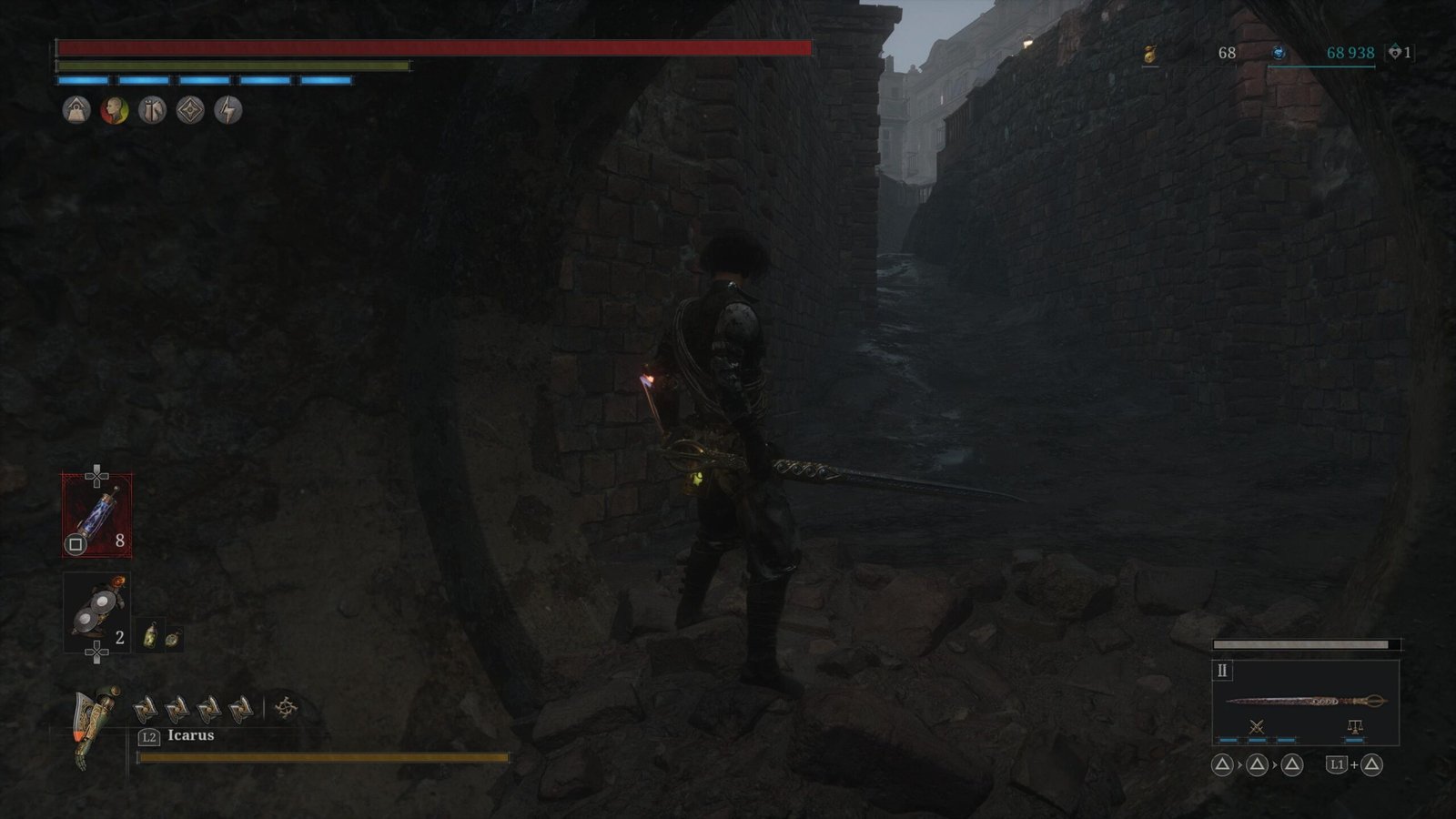Select the lightning bolt status icon
The width and height of the screenshot is (1456, 819).
(227, 110)
